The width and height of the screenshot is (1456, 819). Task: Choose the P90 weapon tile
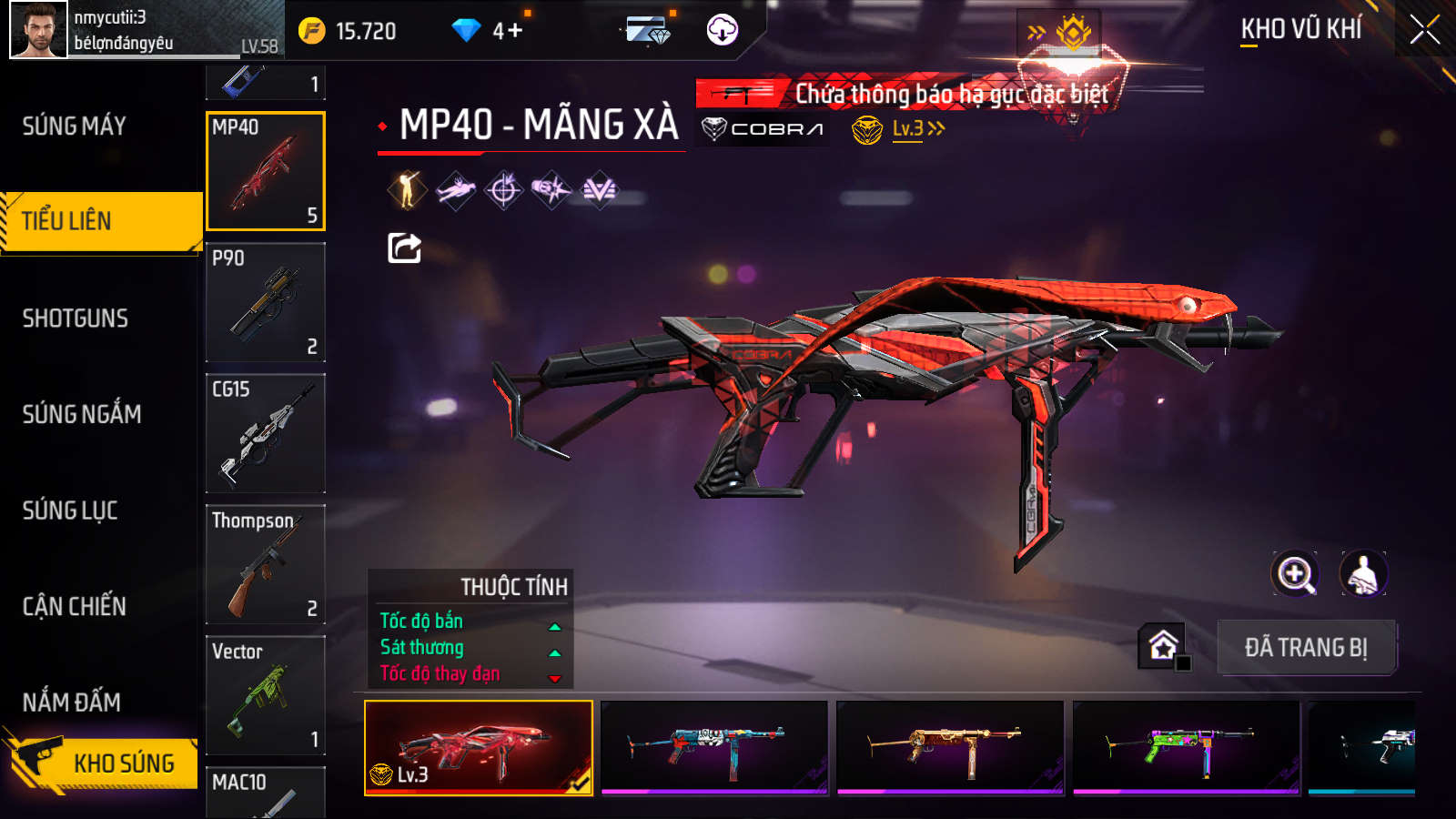(266, 302)
